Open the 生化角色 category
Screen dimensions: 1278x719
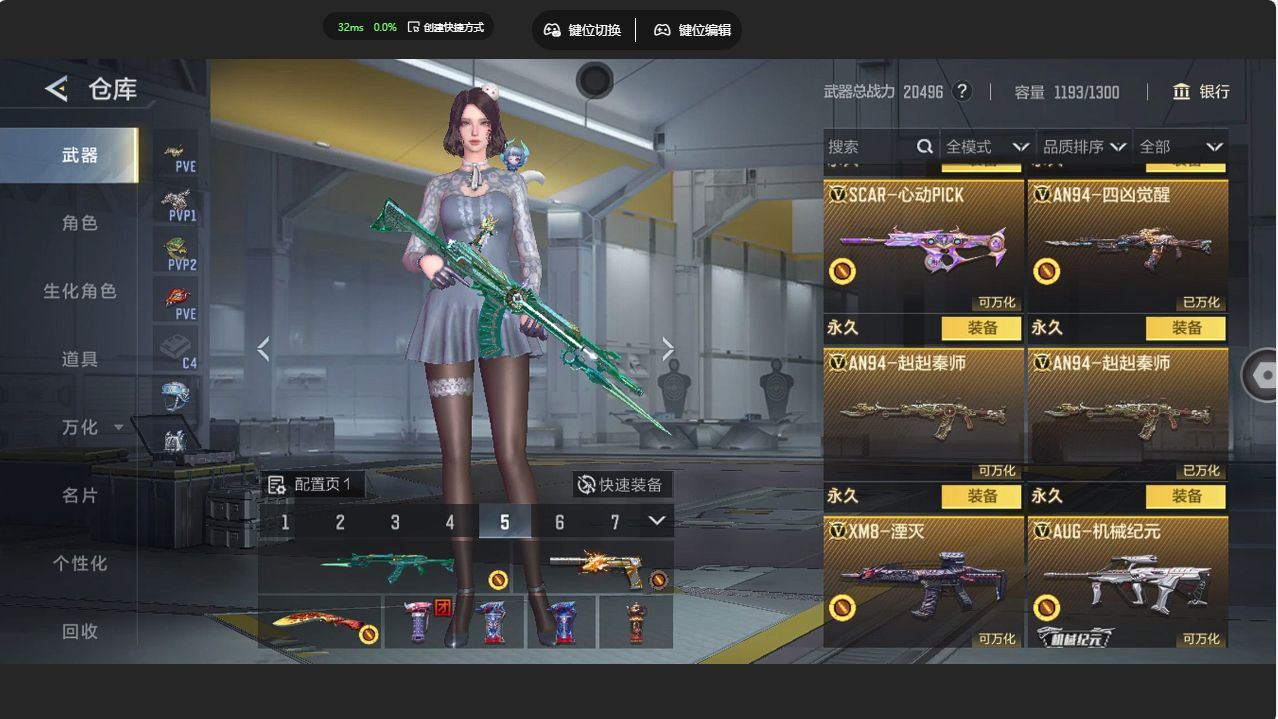79,291
